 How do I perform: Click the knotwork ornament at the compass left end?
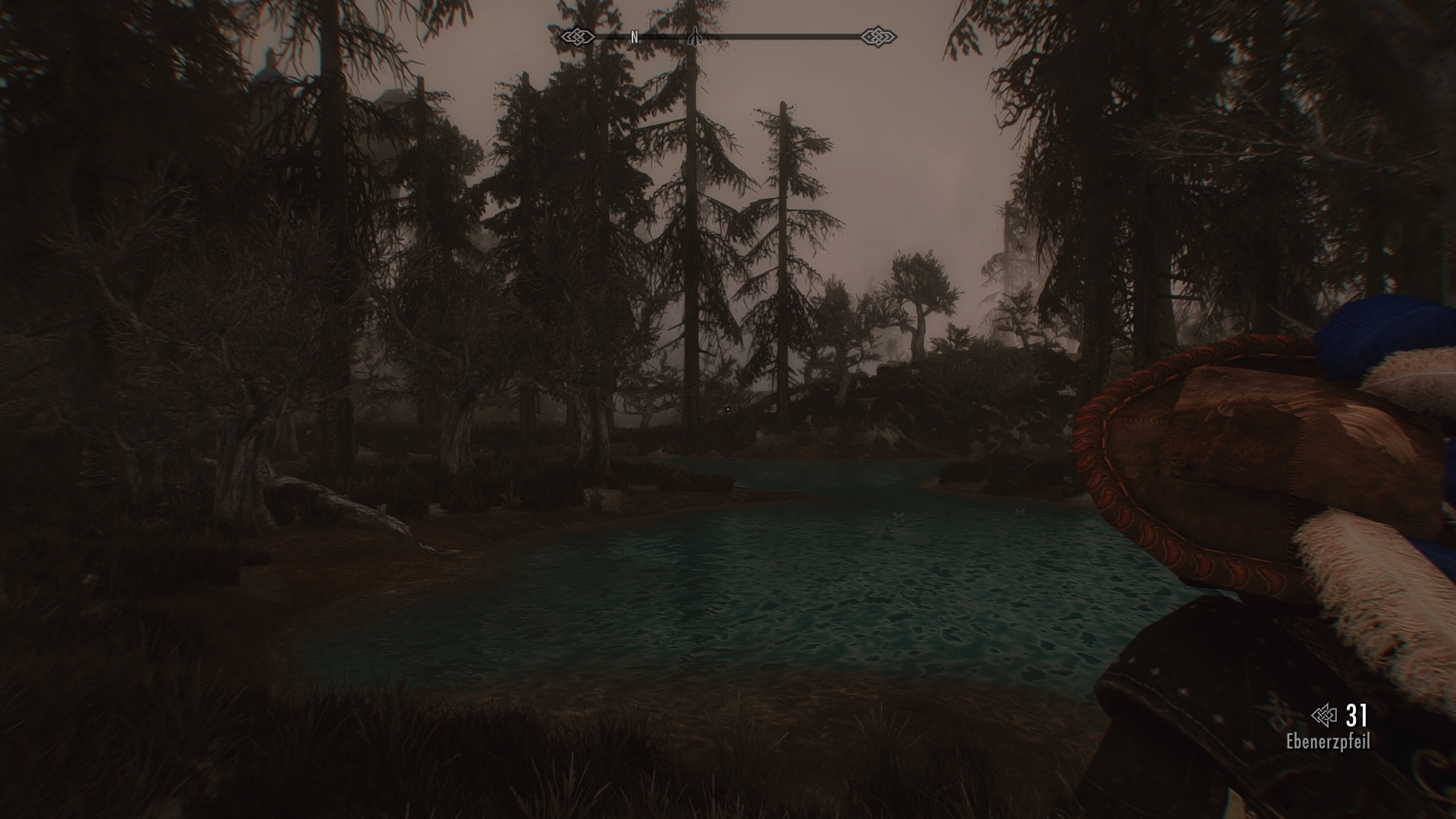point(578,36)
